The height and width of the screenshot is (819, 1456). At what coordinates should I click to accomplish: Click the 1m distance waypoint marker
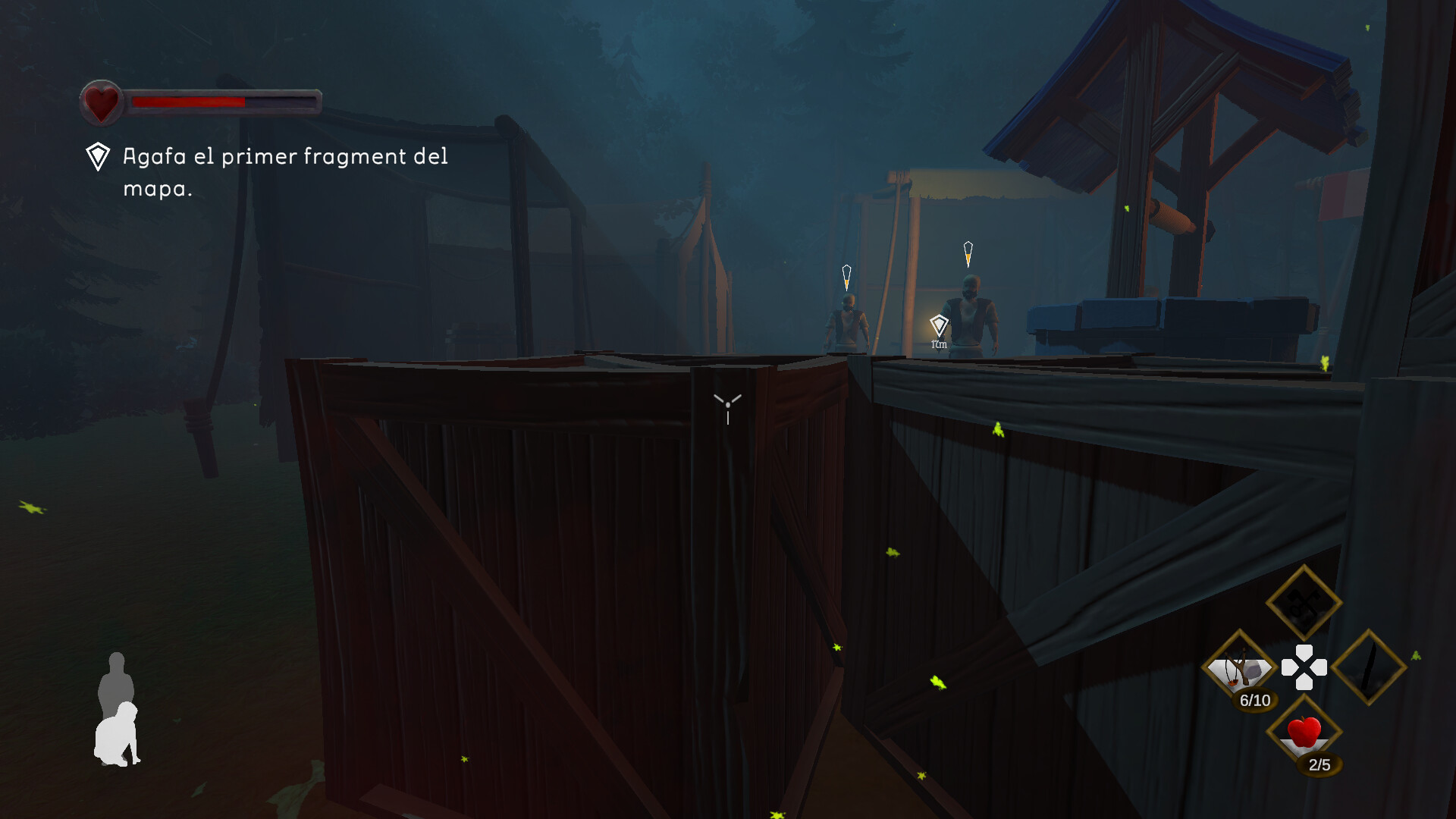pos(940,328)
